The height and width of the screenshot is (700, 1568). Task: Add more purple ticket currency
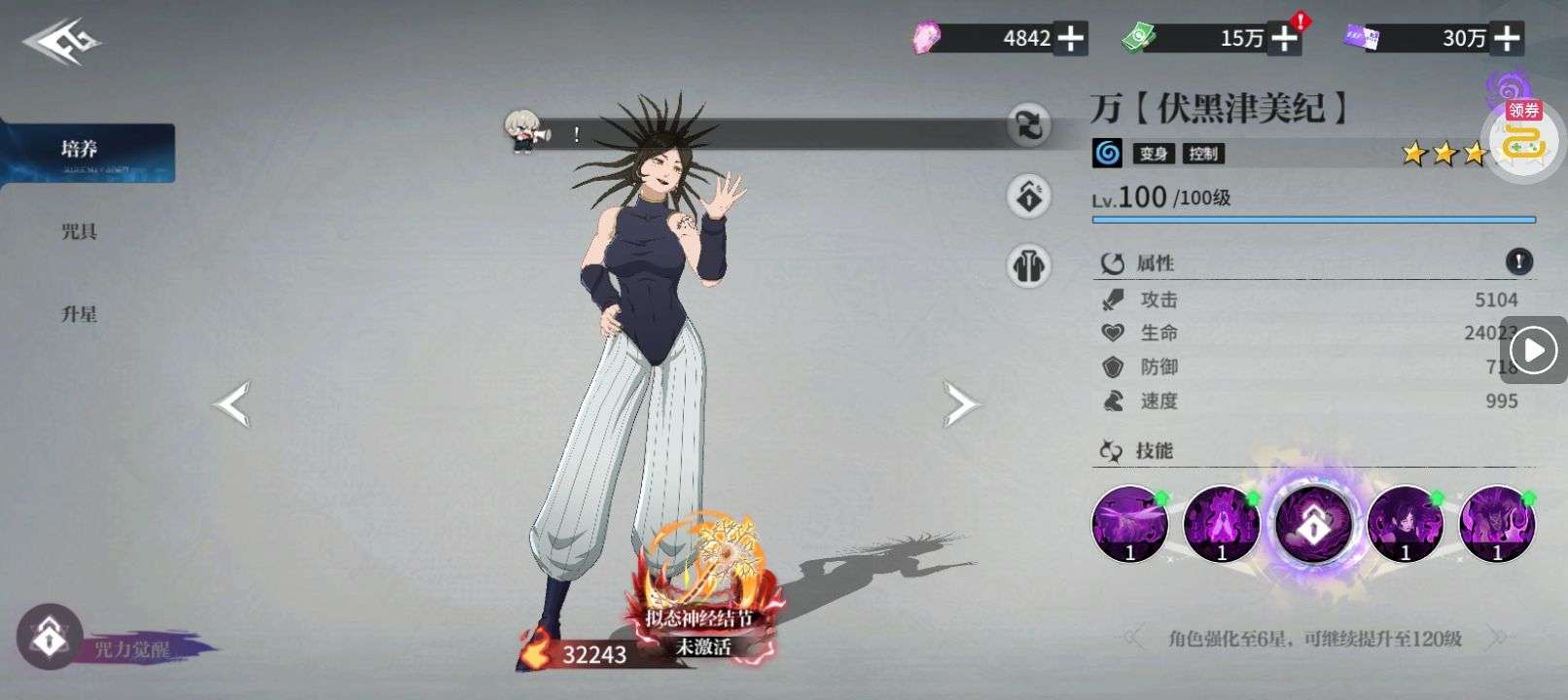tap(1507, 39)
